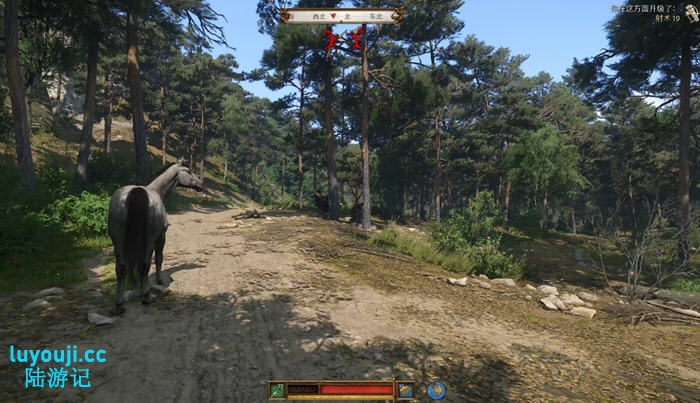
Task: Select the blue square icon right of the health bar
Action: (x=405, y=390)
